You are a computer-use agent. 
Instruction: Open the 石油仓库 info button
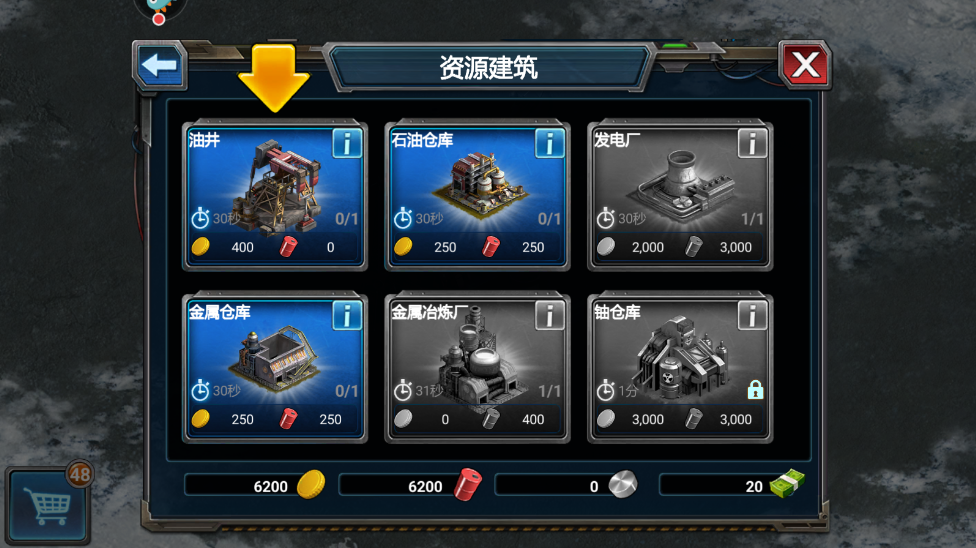click(549, 144)
